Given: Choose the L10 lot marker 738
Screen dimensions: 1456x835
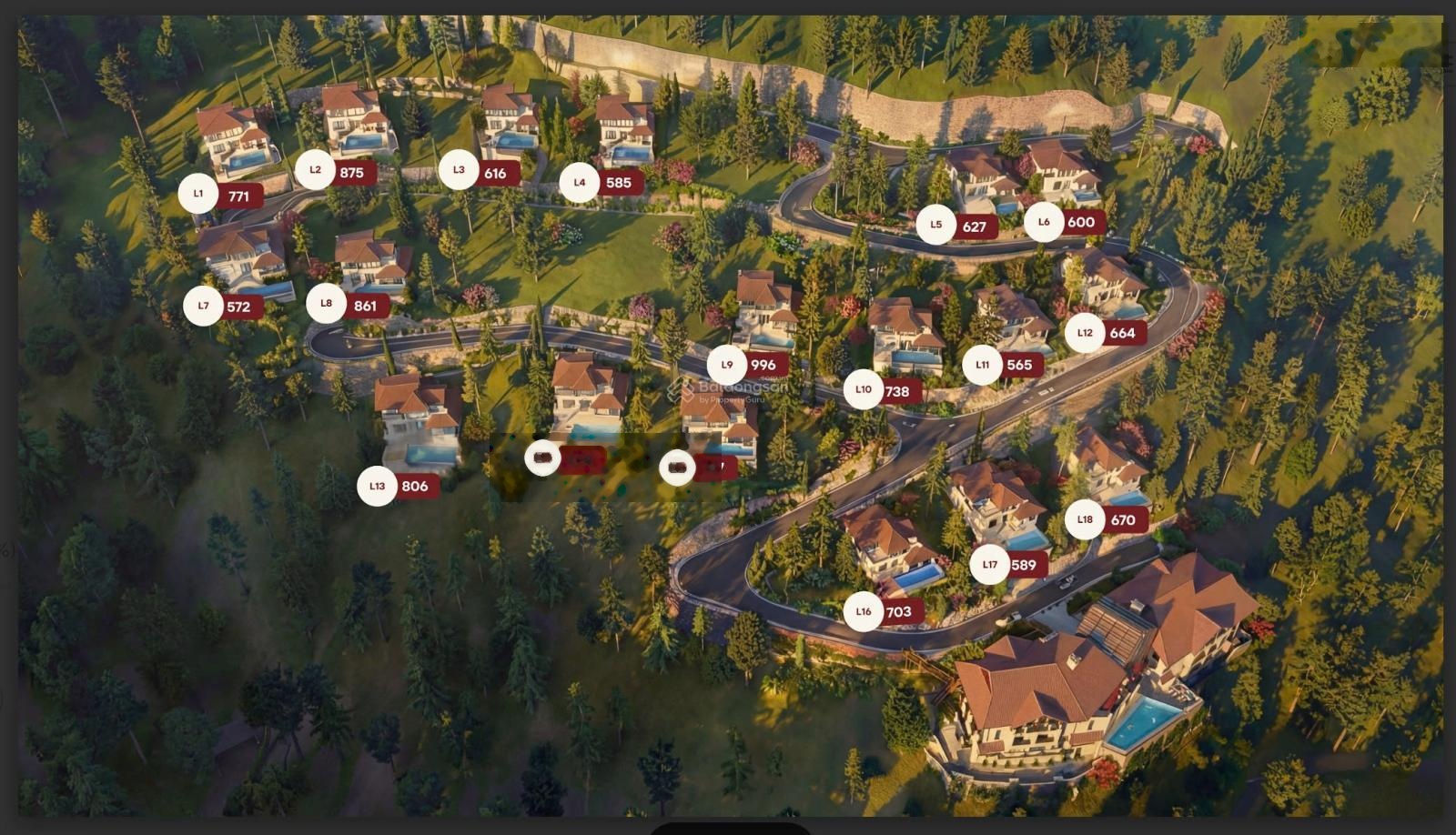Looking at the screenshot, I should click(x=864, y=390).
